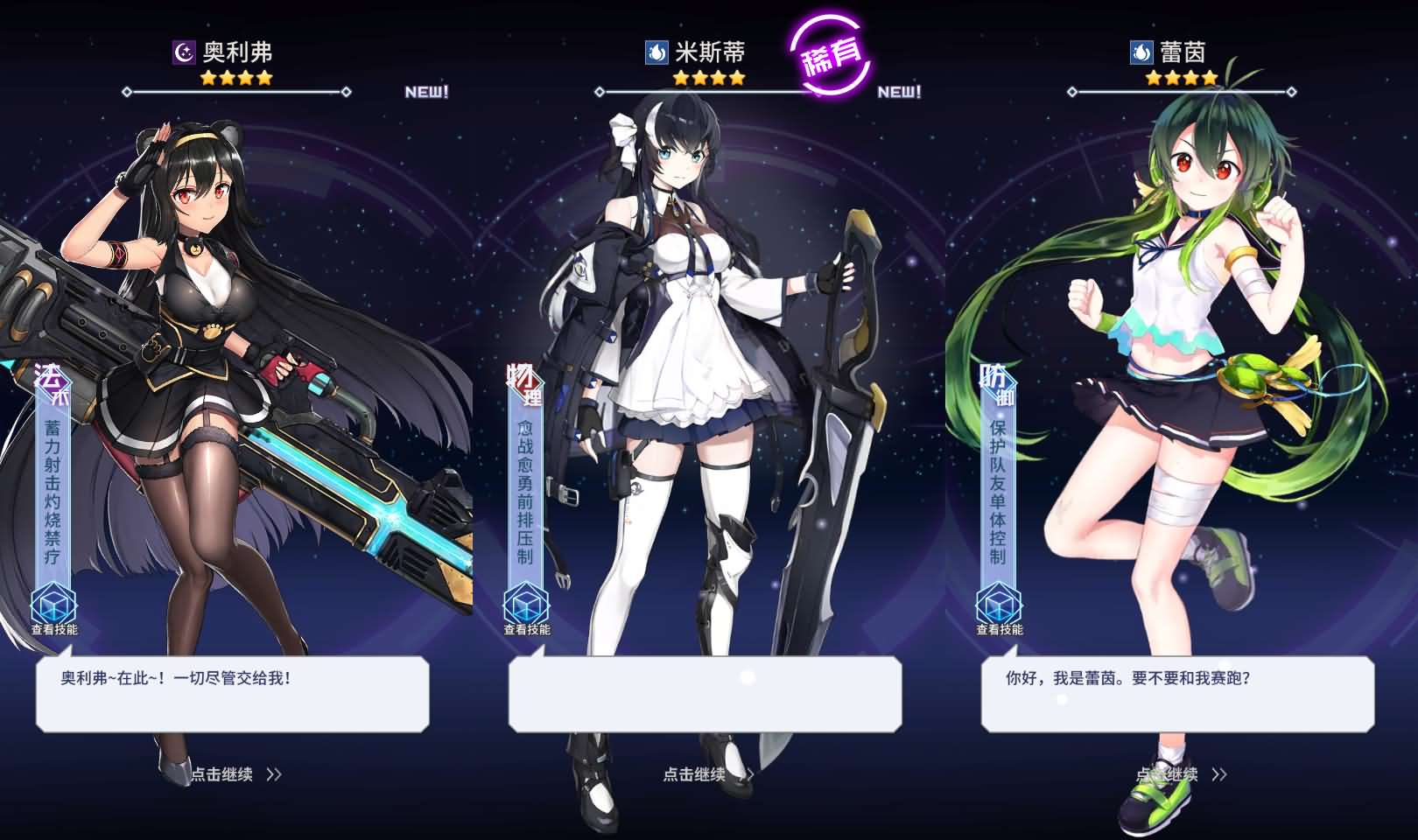
Task: Click the blue droplet element icon beside 蕾茵
Action: (1141, 51)
